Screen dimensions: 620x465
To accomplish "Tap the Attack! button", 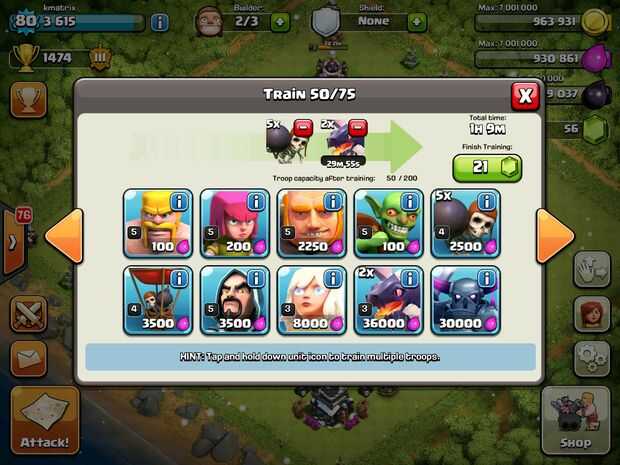I will tap(44, 420).
